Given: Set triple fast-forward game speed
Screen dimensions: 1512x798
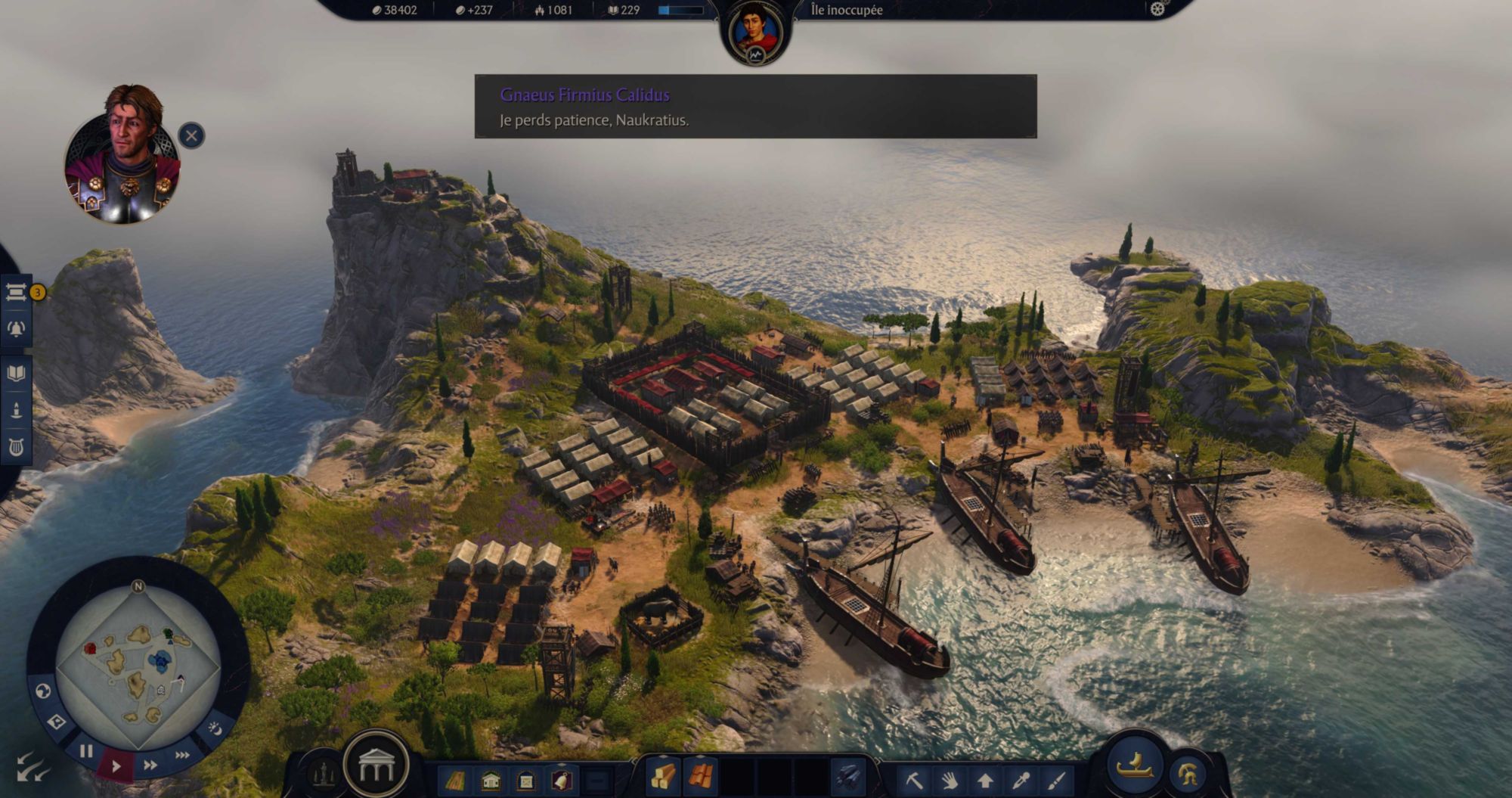Looking at the screenshot, I should 182,755.
